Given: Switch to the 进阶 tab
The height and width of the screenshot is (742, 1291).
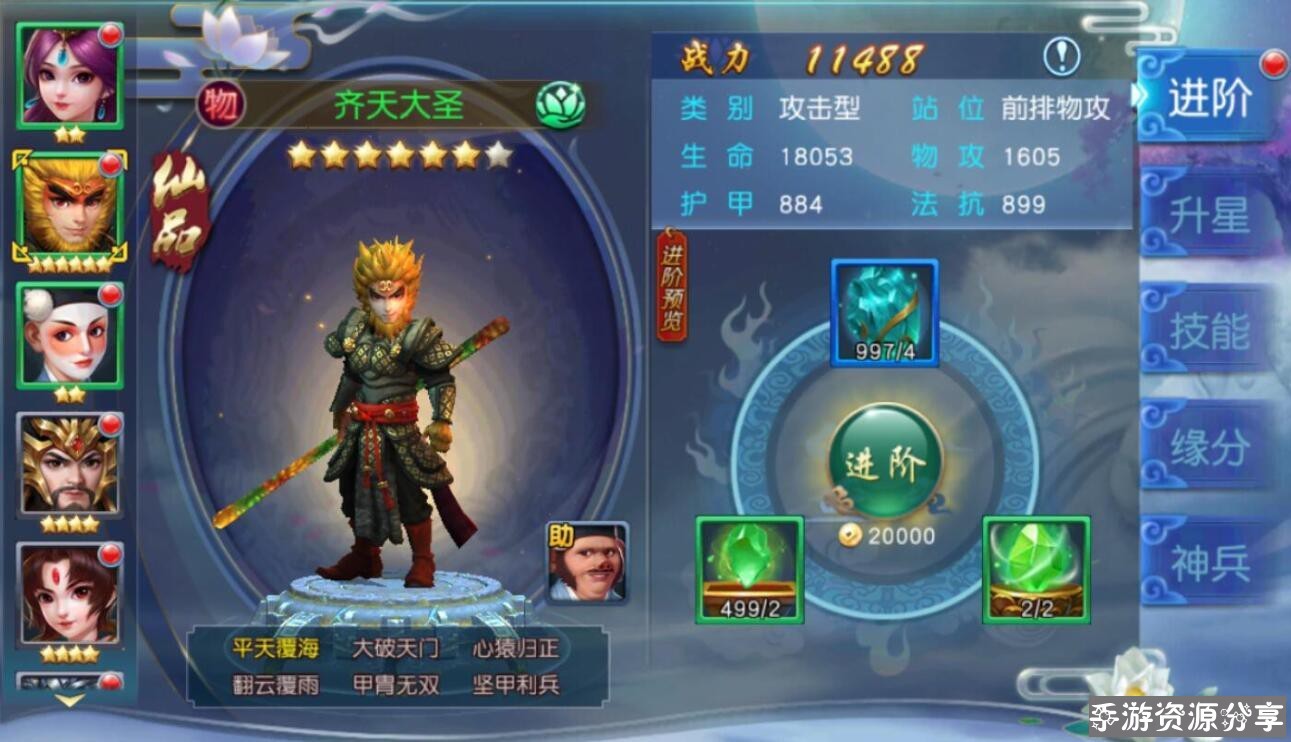Looking at the screenshot, I should coord(1209,98).
